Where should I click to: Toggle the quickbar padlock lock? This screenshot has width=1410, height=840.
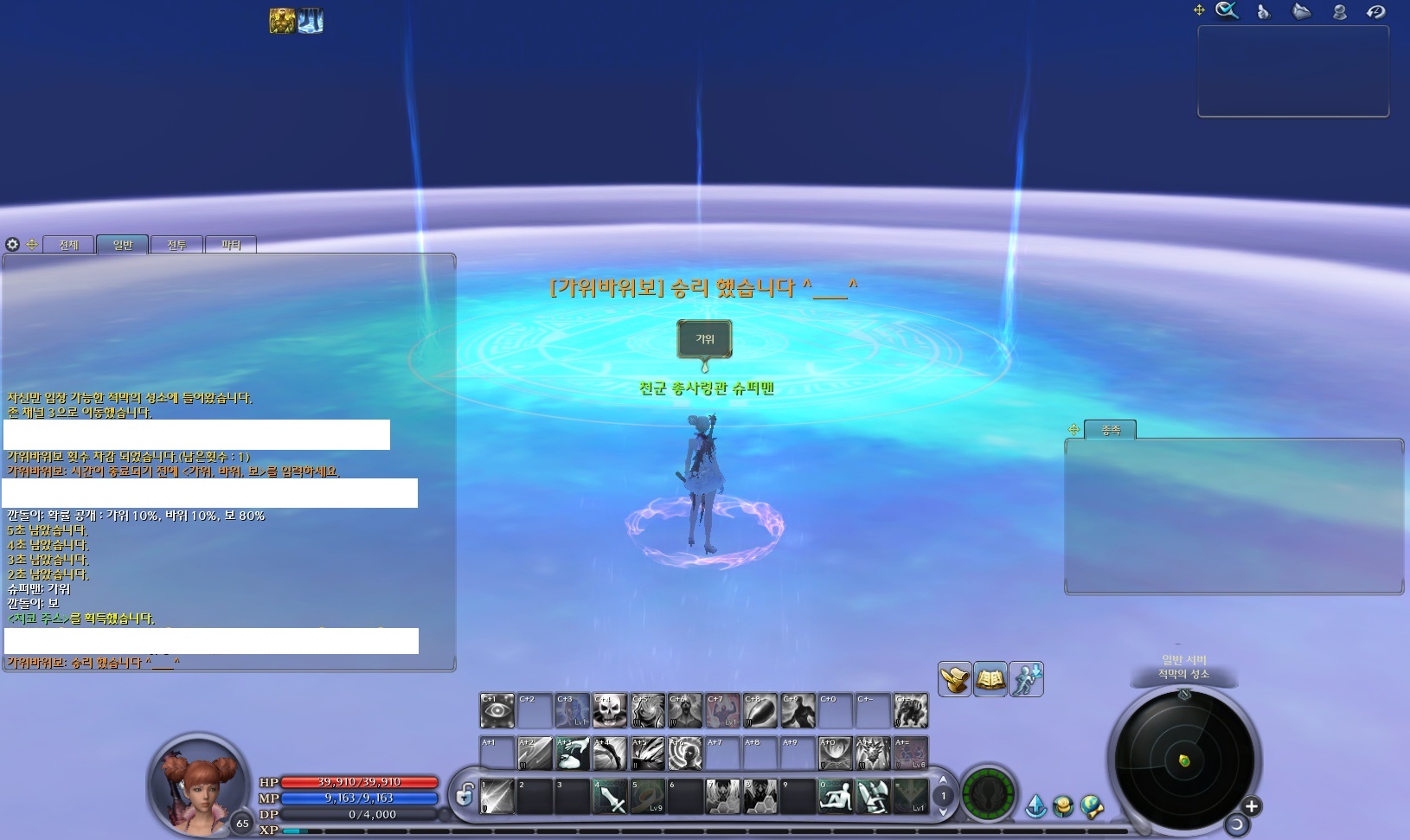(x=465, y=795)
